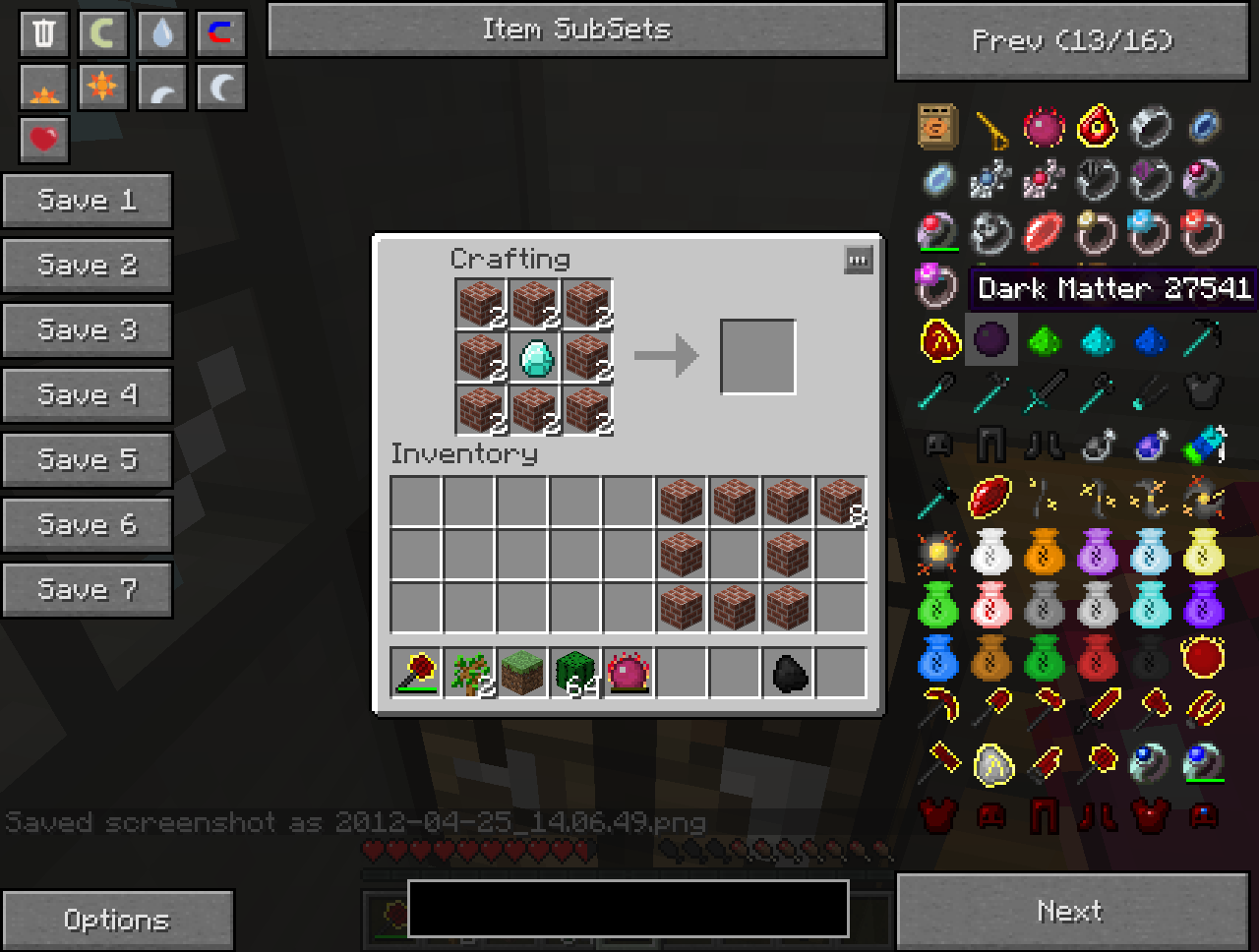This screenshot has height=952, width=1259.
Task: Pick up the diamond in crafting grid
Action: (x=535, y=357)
